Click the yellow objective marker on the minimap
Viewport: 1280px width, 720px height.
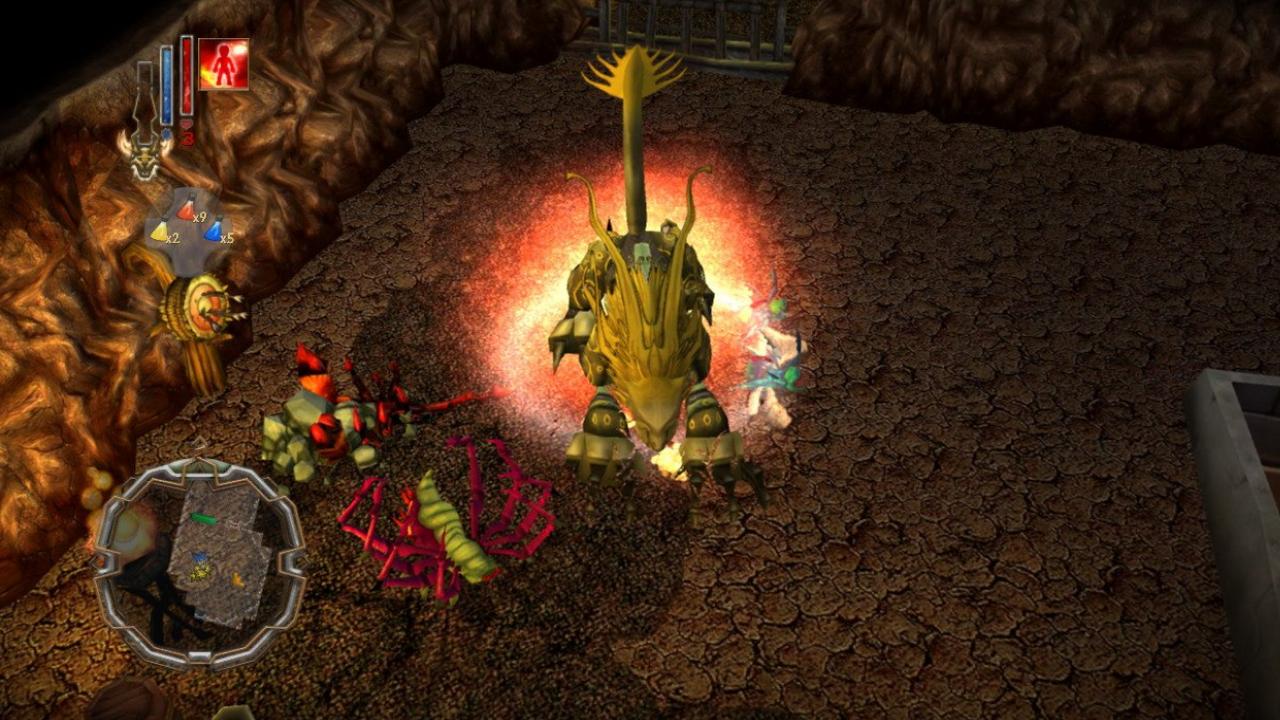point(198,574)
